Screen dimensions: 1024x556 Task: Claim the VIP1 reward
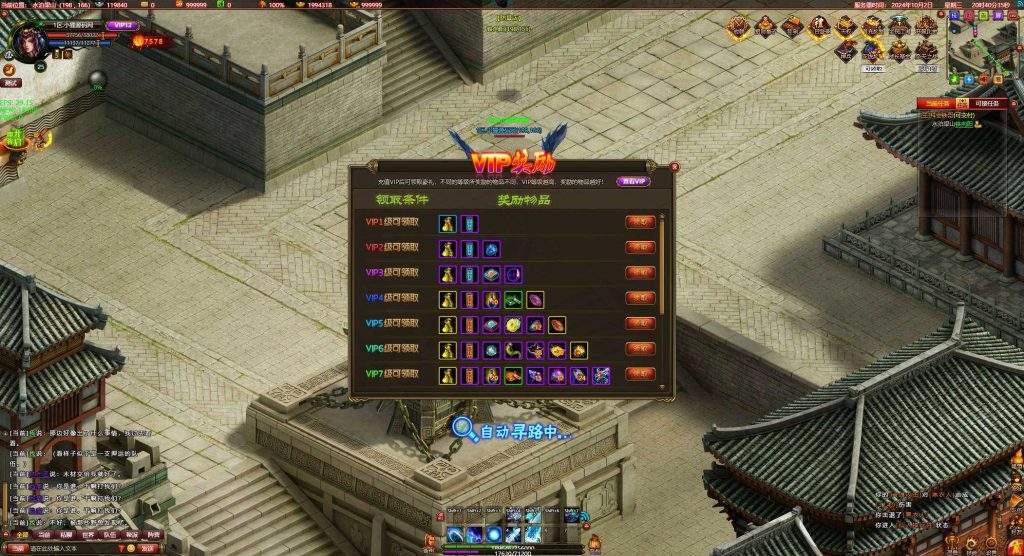[x=640, y=221]
